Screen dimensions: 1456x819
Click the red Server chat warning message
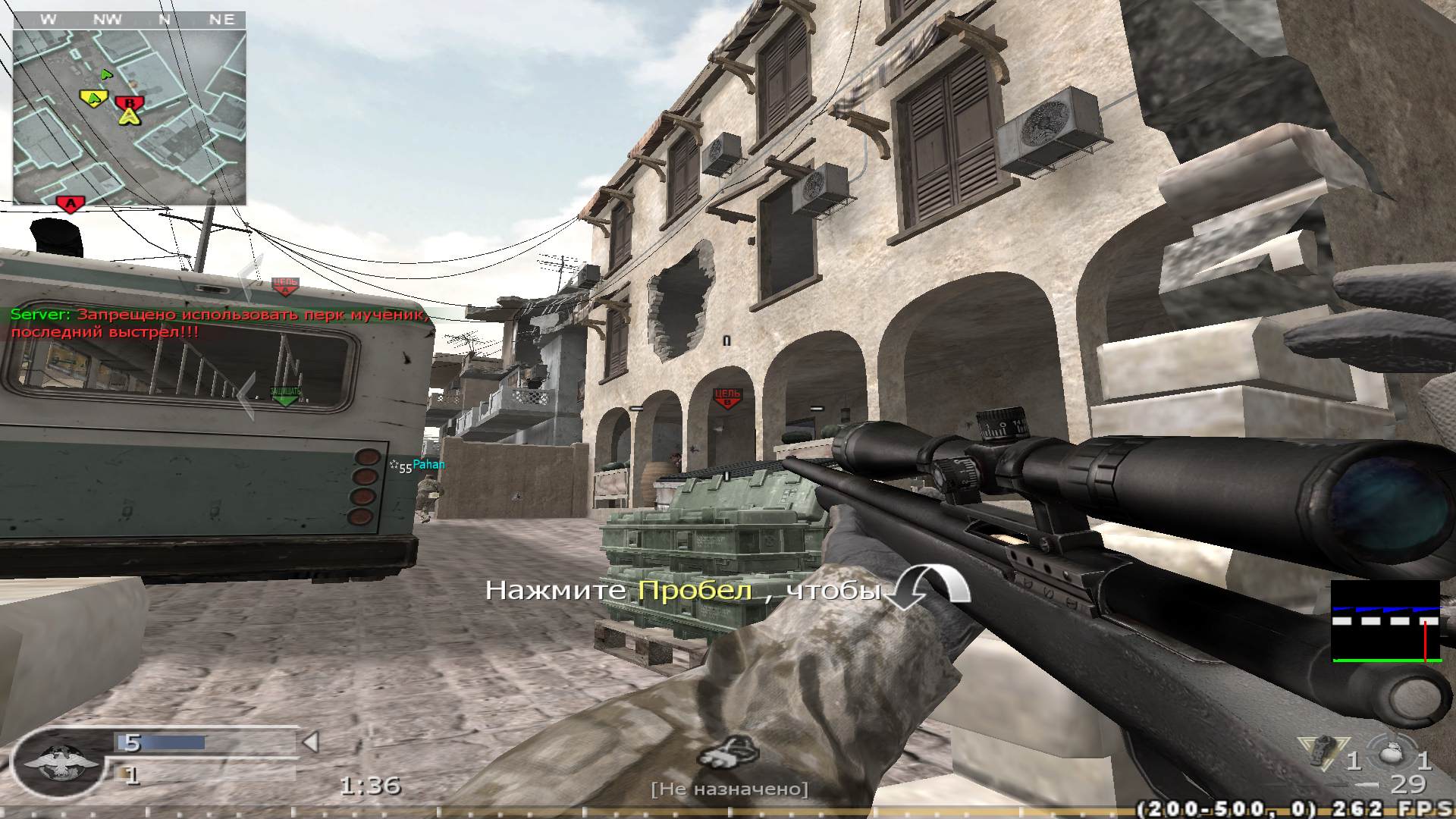tap(212, 322)
